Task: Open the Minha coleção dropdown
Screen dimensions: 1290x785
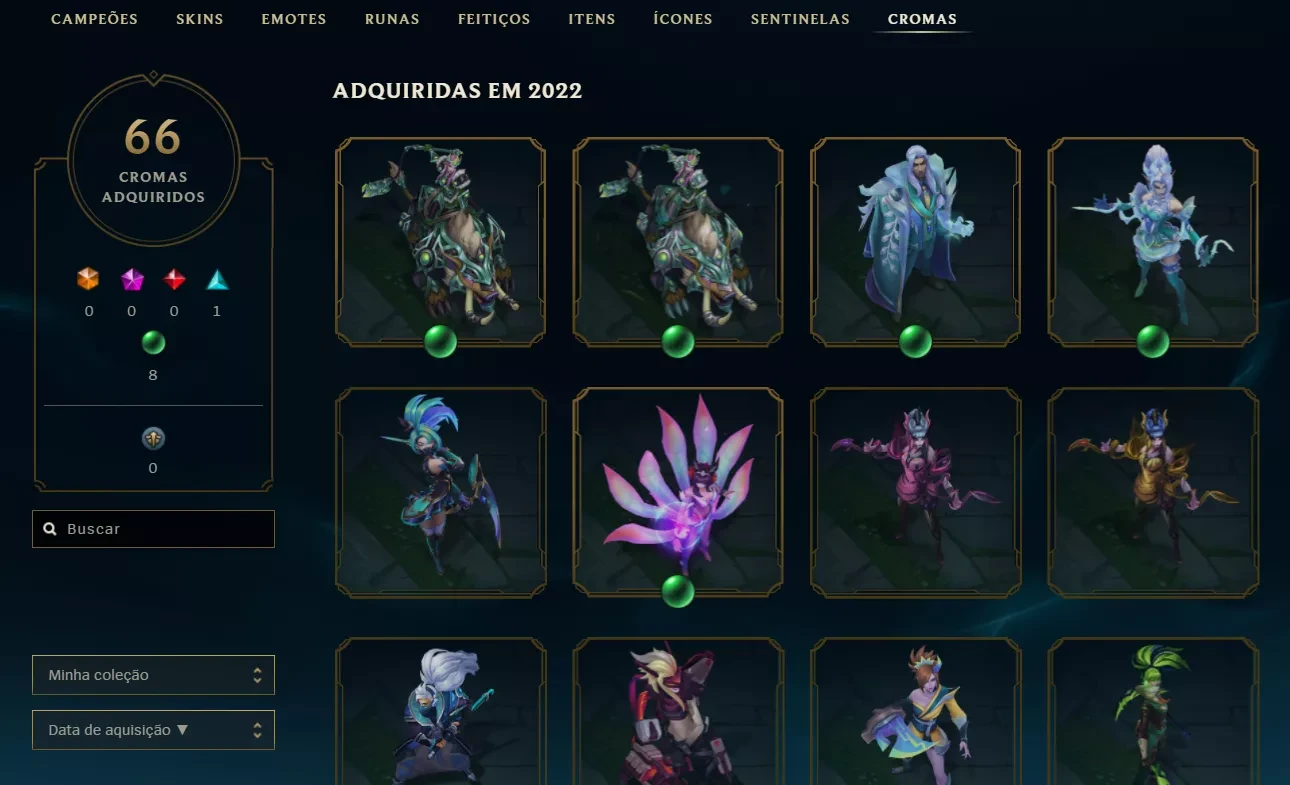Action: pyautogui.click(x=153, y=675)
